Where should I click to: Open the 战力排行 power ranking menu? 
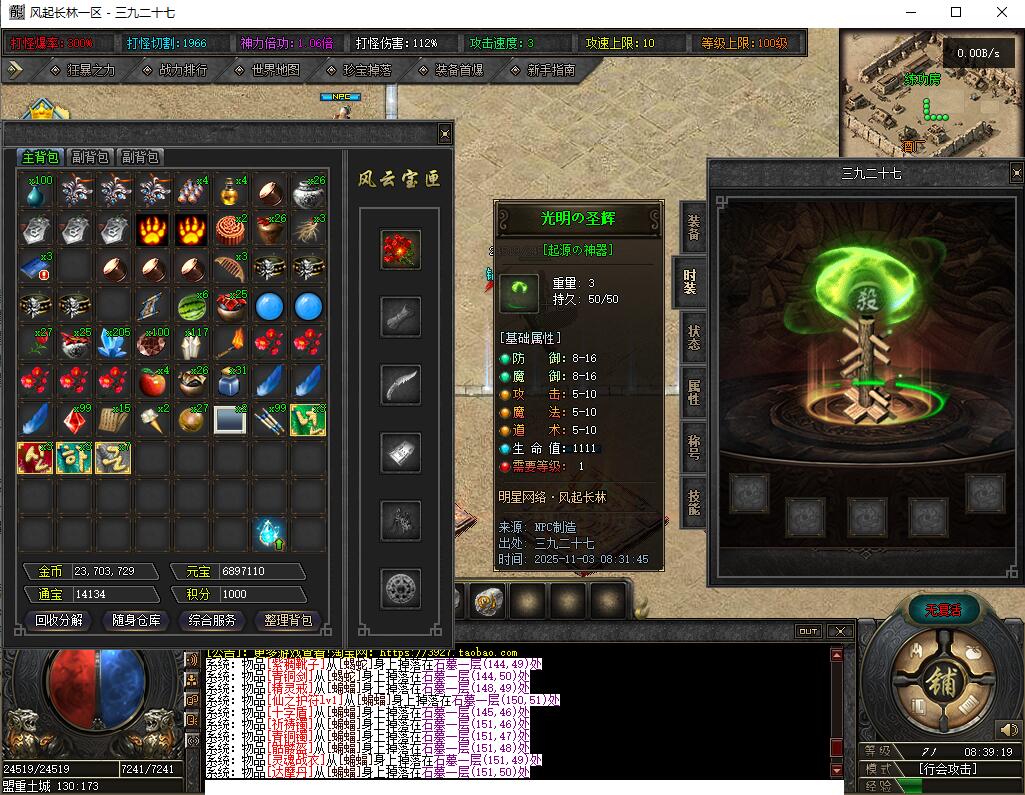(x=183, y=70)
